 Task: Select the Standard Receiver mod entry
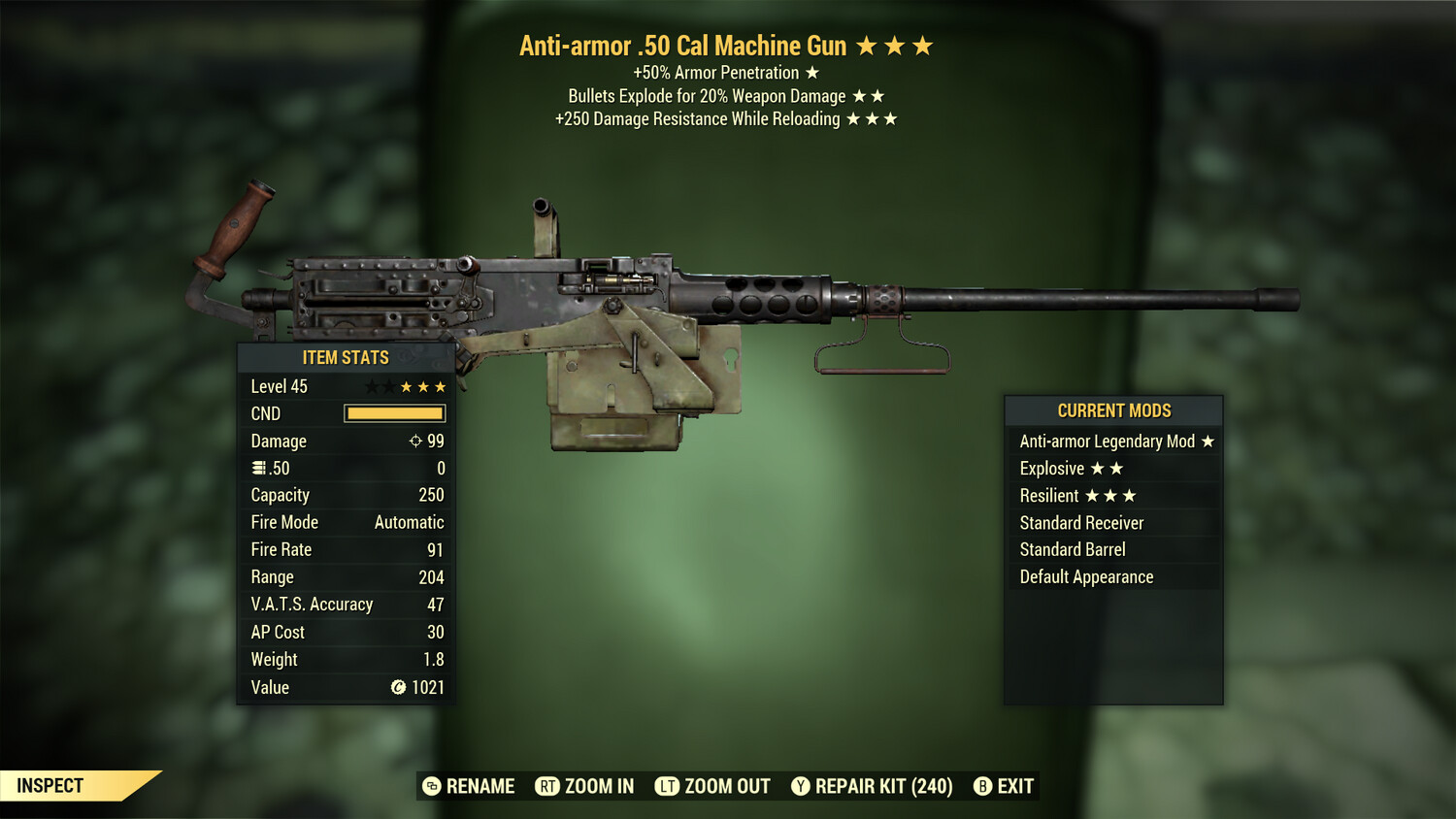pos(1082,522)
